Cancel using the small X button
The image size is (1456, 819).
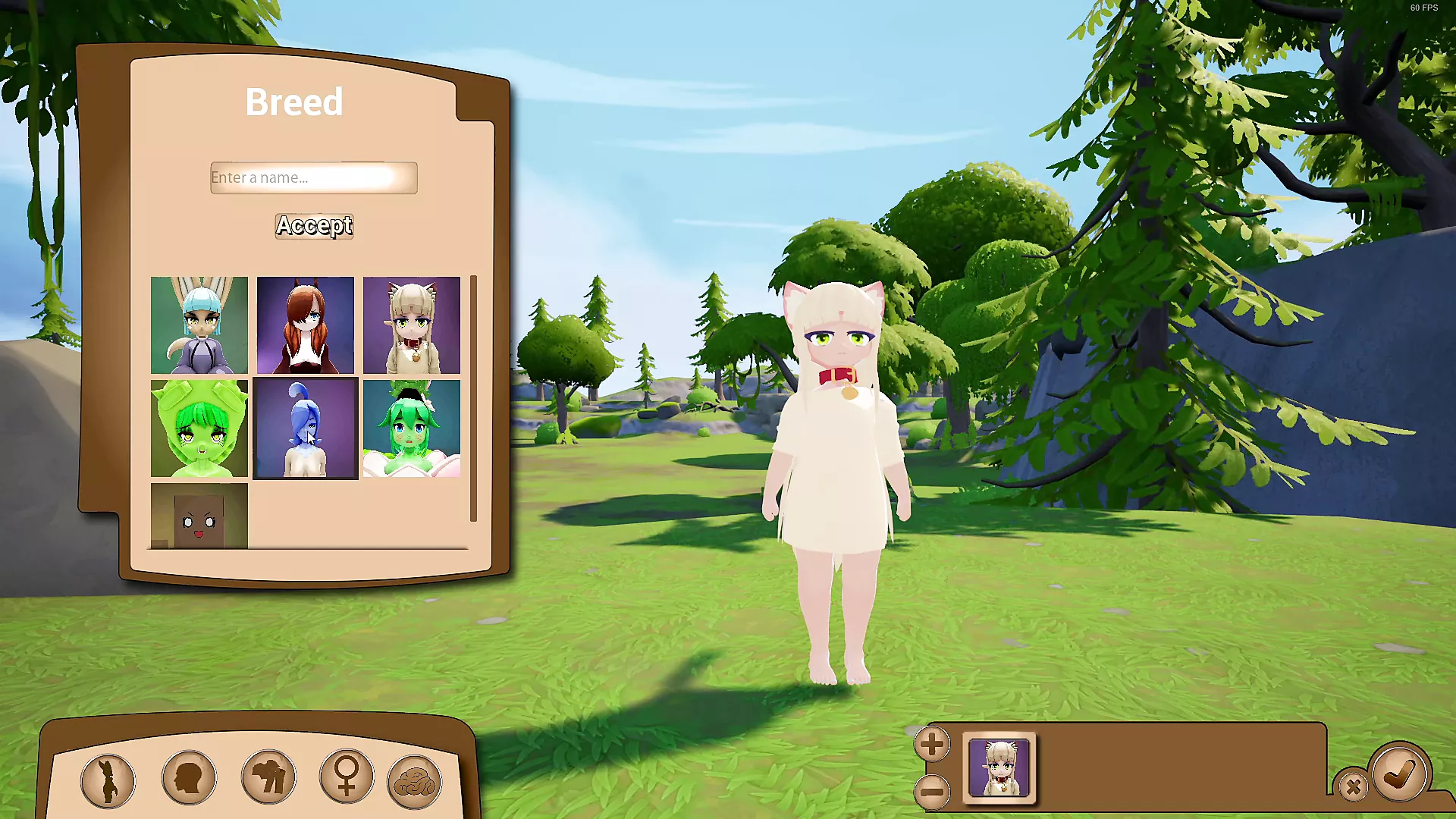(1353, 787)
